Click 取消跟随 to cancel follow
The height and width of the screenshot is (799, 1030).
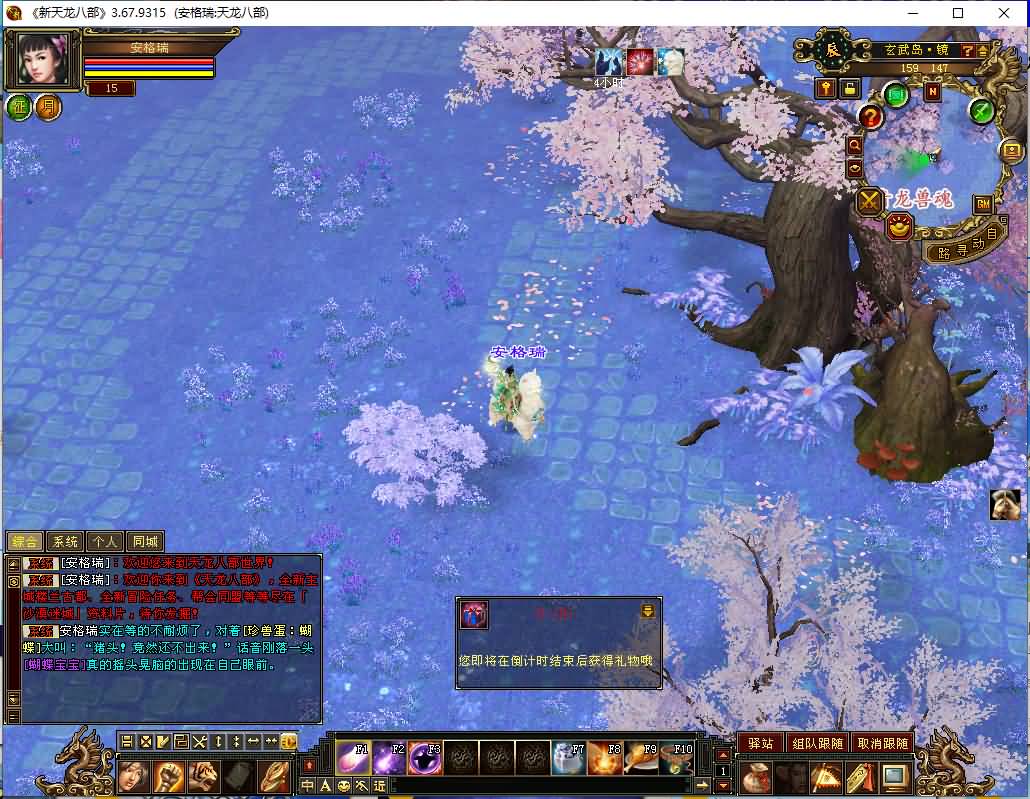(883, 743)
